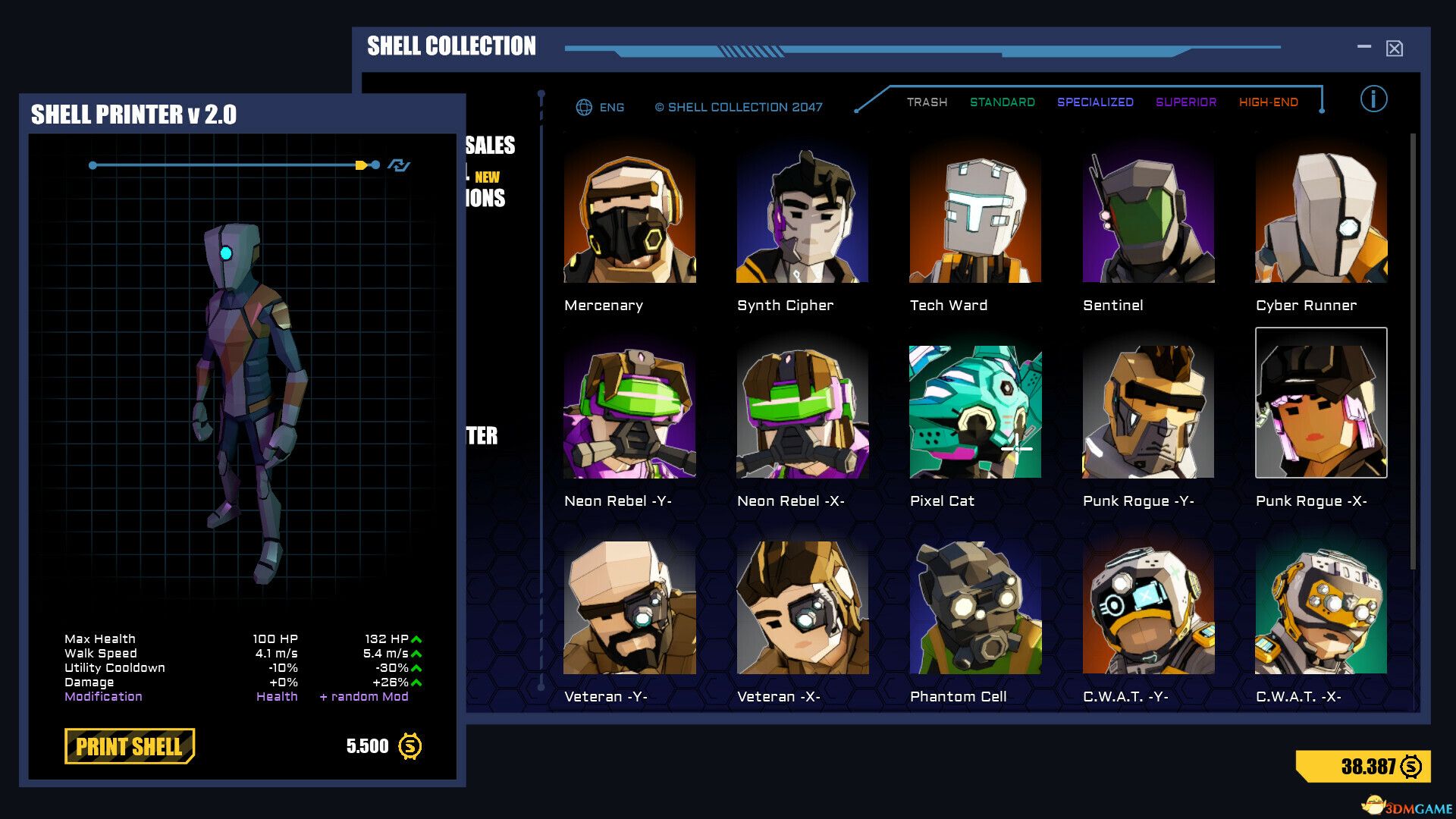Minimize the Shell Collection window
This screenshot has height=819, width=1456.
(x=1364, y=47)
